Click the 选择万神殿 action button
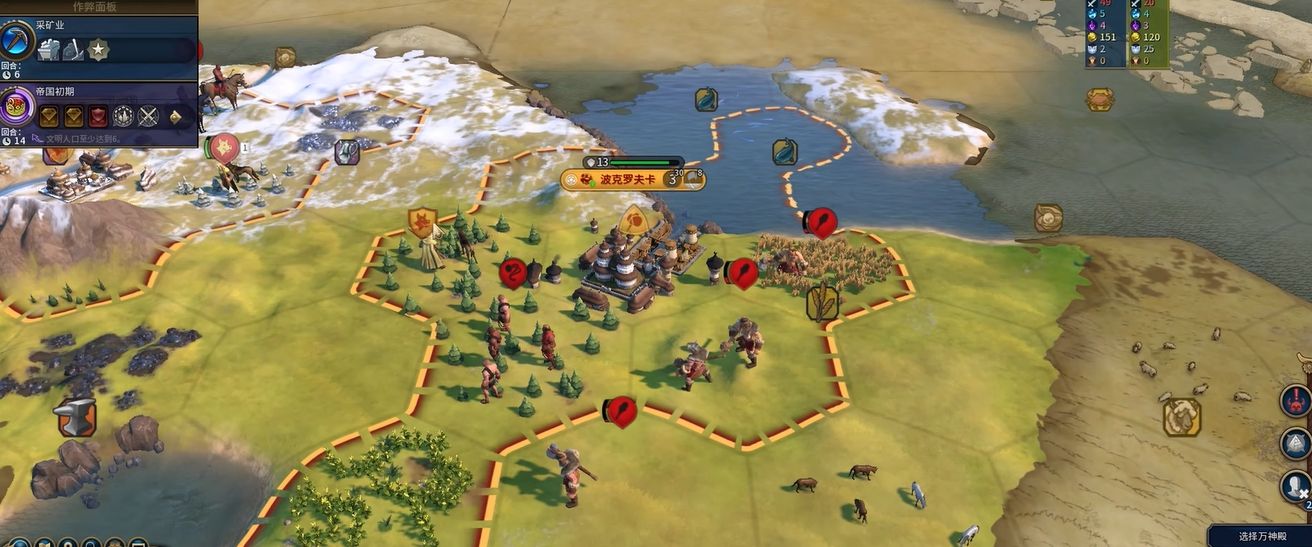Screen dimensions: 1312x547 [x=1259, y=536]
